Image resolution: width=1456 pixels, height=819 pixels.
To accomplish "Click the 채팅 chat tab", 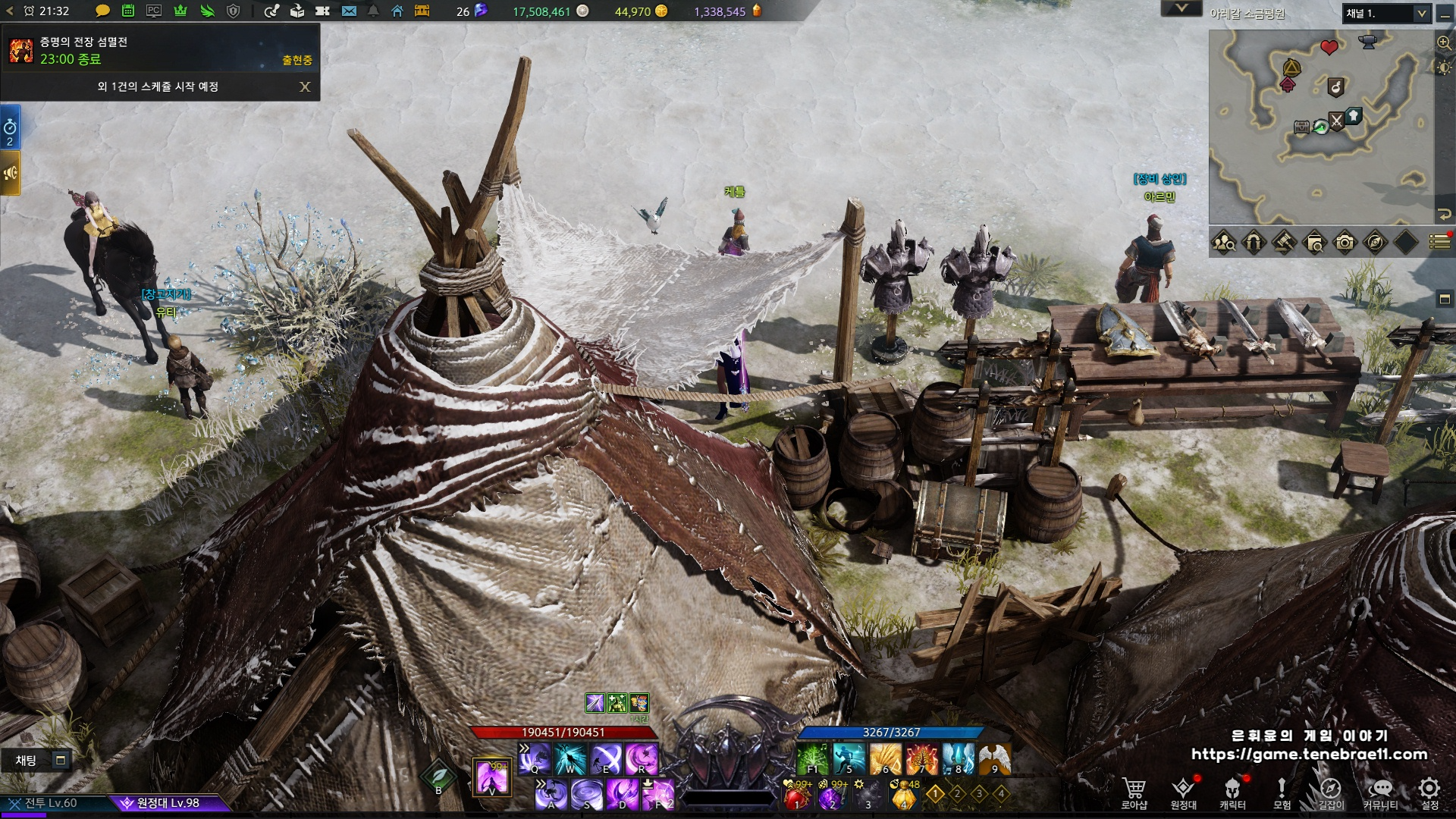I will 27,760.
